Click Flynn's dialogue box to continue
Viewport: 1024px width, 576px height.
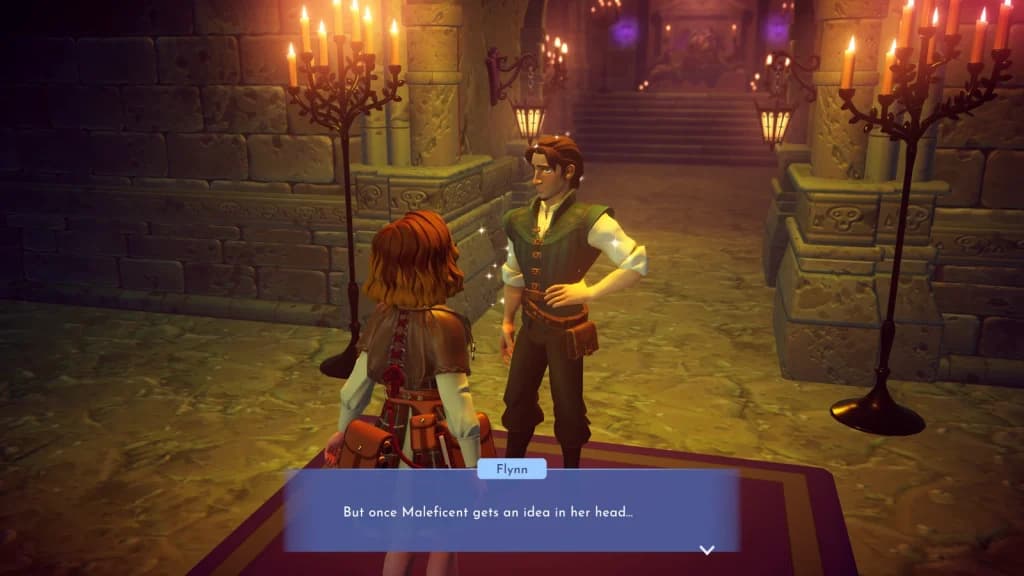tap(511, 511)
